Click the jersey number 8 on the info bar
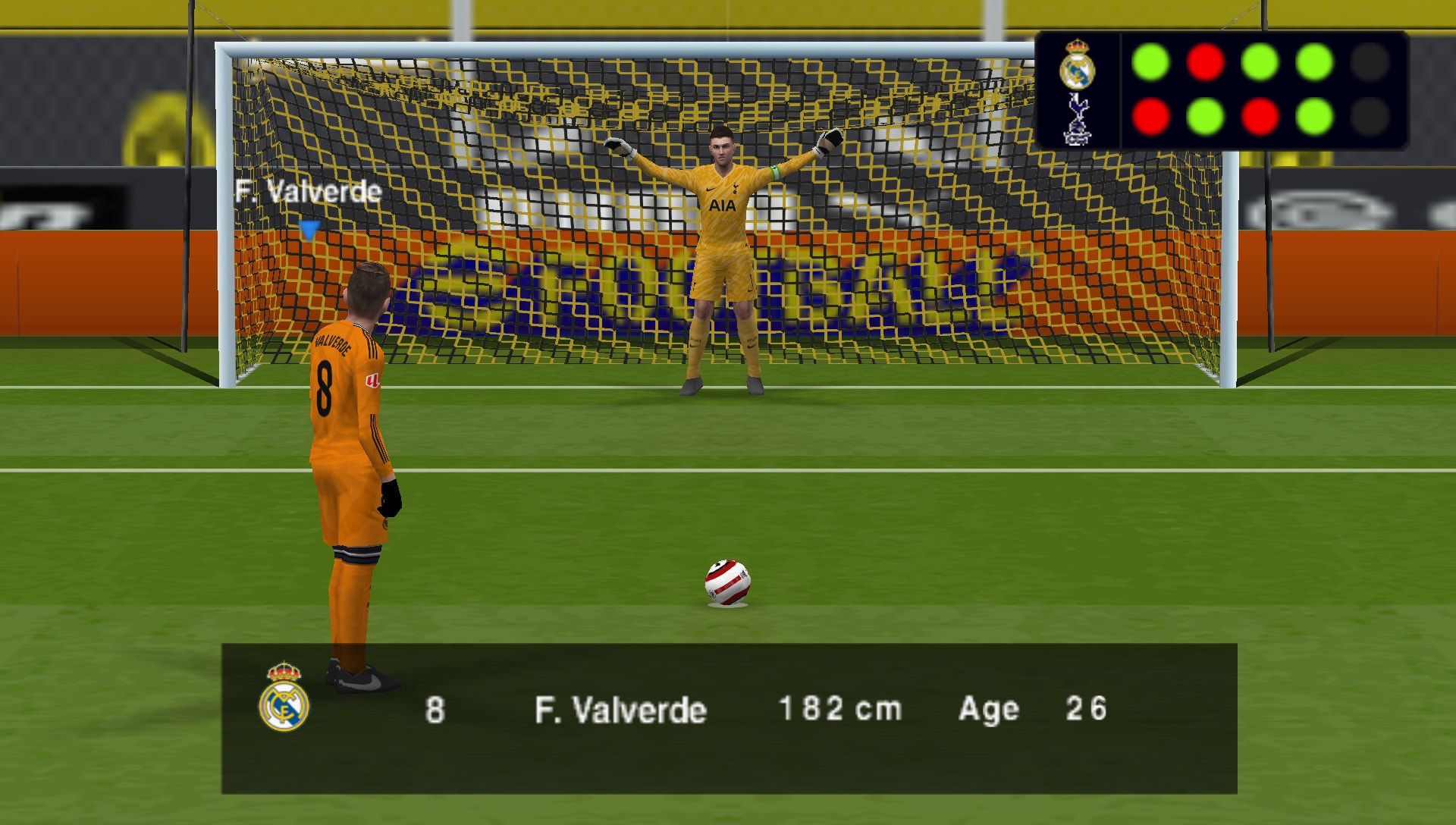The image size is (1456, 825). click(435, 710)
